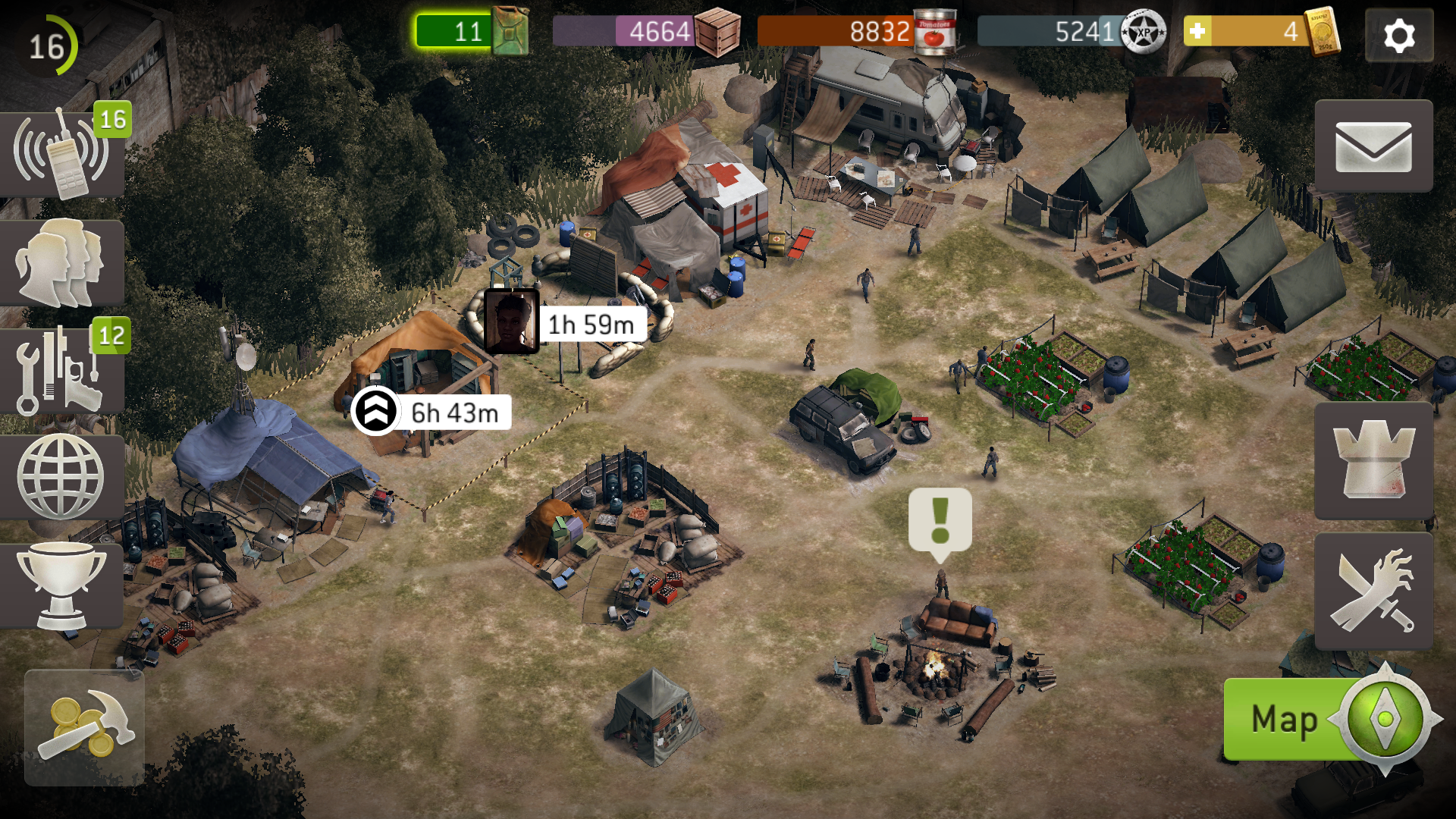
Task: Tap the 1h 59m survivor healing timer
Action: 566,324
